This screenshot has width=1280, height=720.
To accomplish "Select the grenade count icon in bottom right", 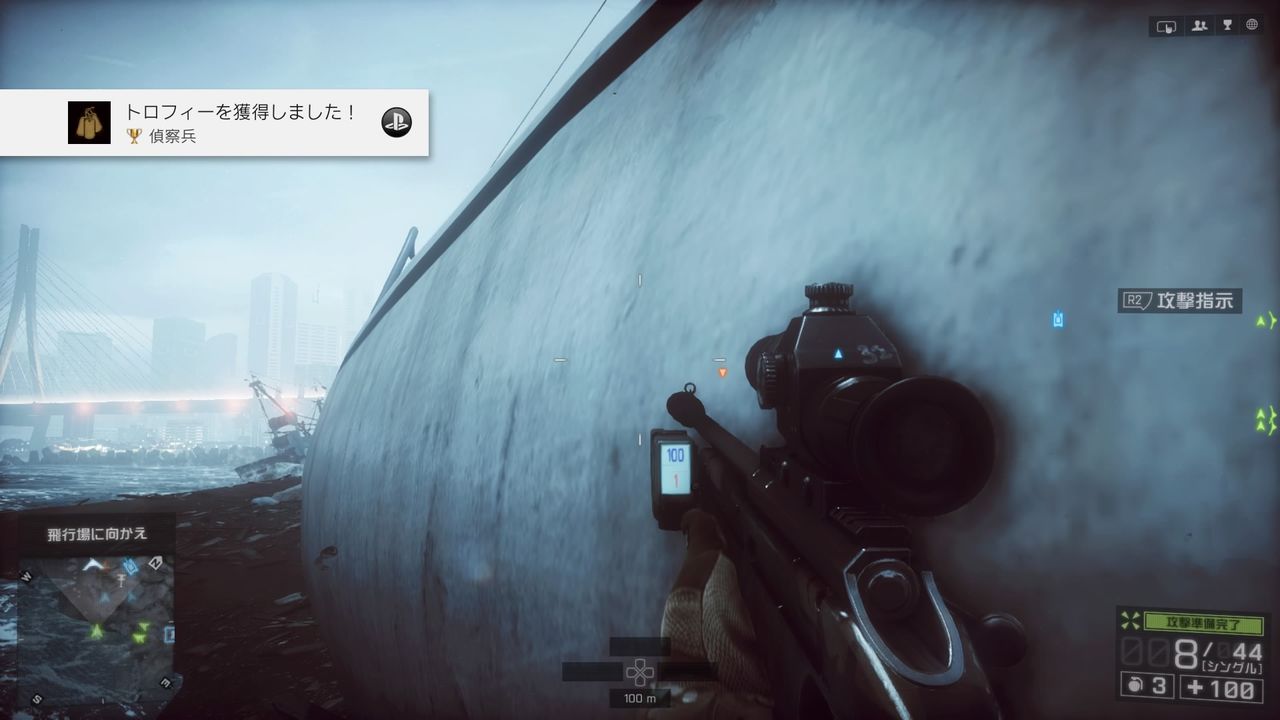I will coord(1136,686).
